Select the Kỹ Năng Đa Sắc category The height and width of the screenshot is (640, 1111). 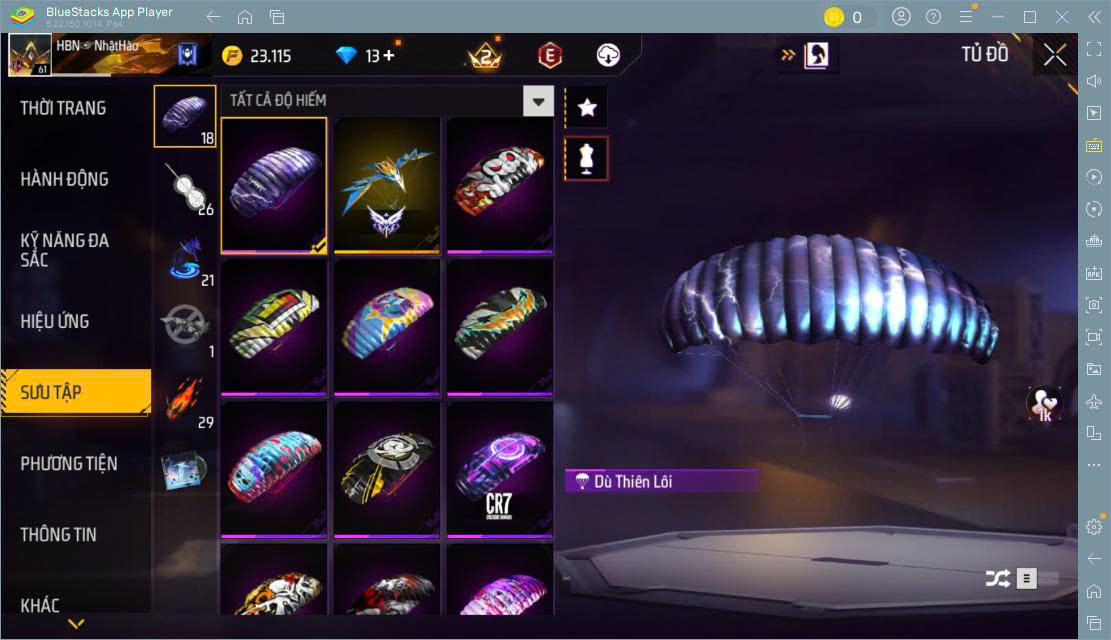(65, 250)
